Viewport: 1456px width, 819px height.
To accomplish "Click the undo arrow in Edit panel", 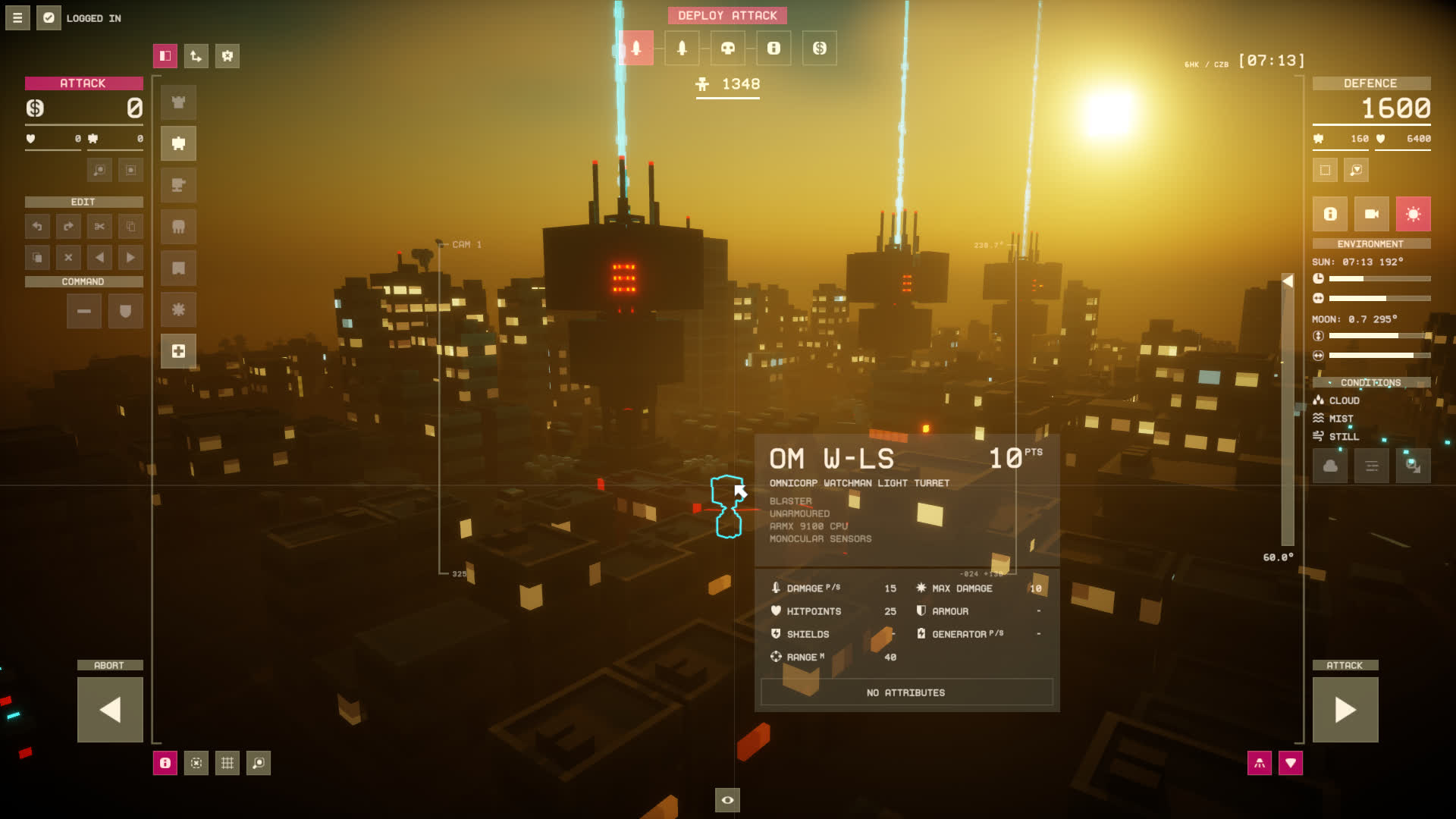I will click(x=37, y=226).
